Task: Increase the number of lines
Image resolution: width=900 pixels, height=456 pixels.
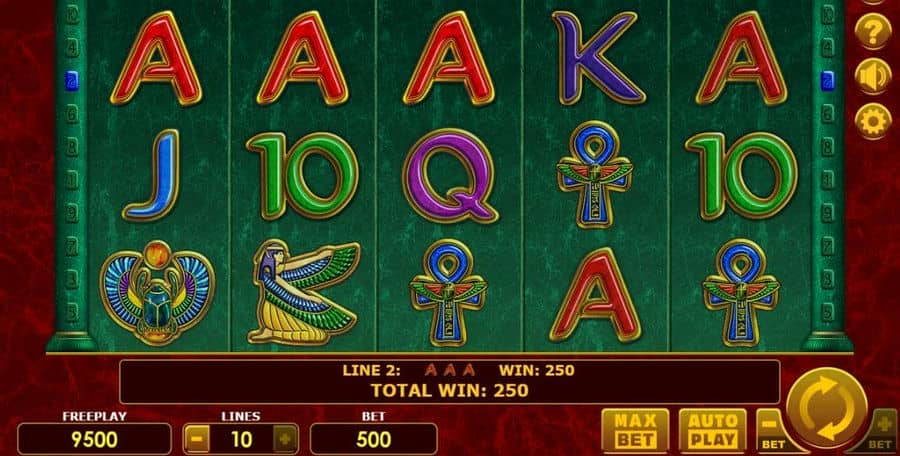Action: click(x=285, y=438)
